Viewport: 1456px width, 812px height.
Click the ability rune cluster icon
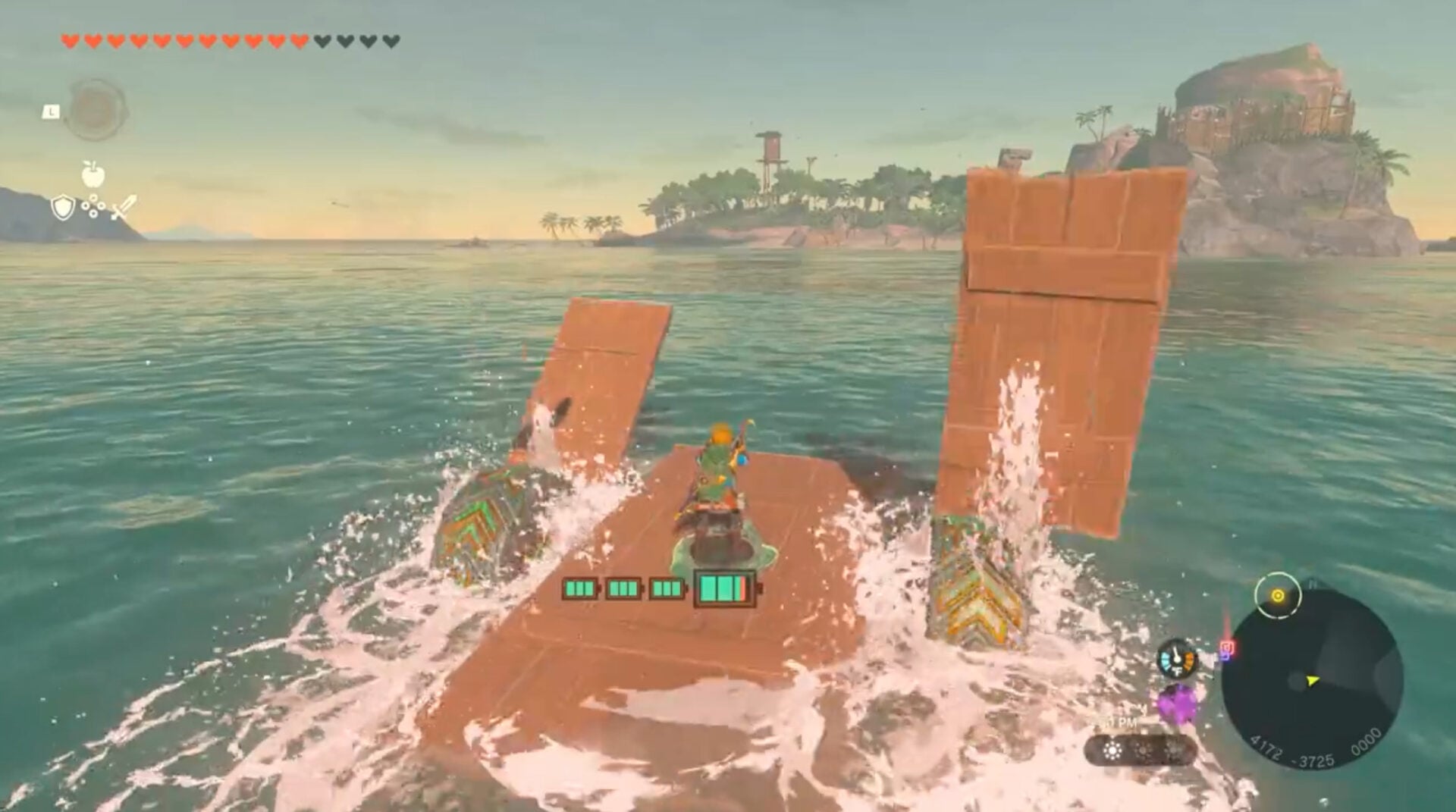(x=93, y=205)
